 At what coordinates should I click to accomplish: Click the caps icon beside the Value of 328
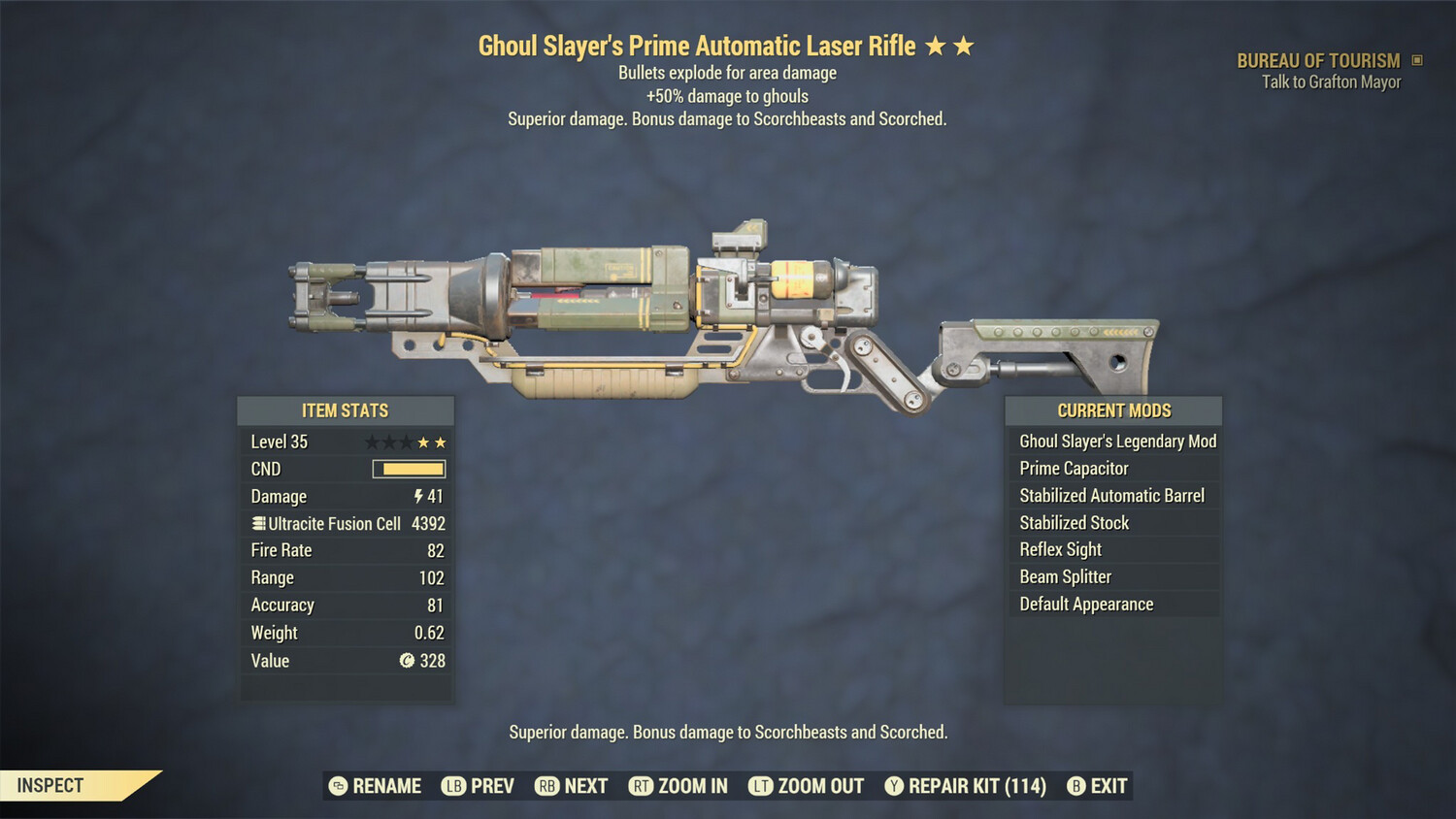coord(408,661)
